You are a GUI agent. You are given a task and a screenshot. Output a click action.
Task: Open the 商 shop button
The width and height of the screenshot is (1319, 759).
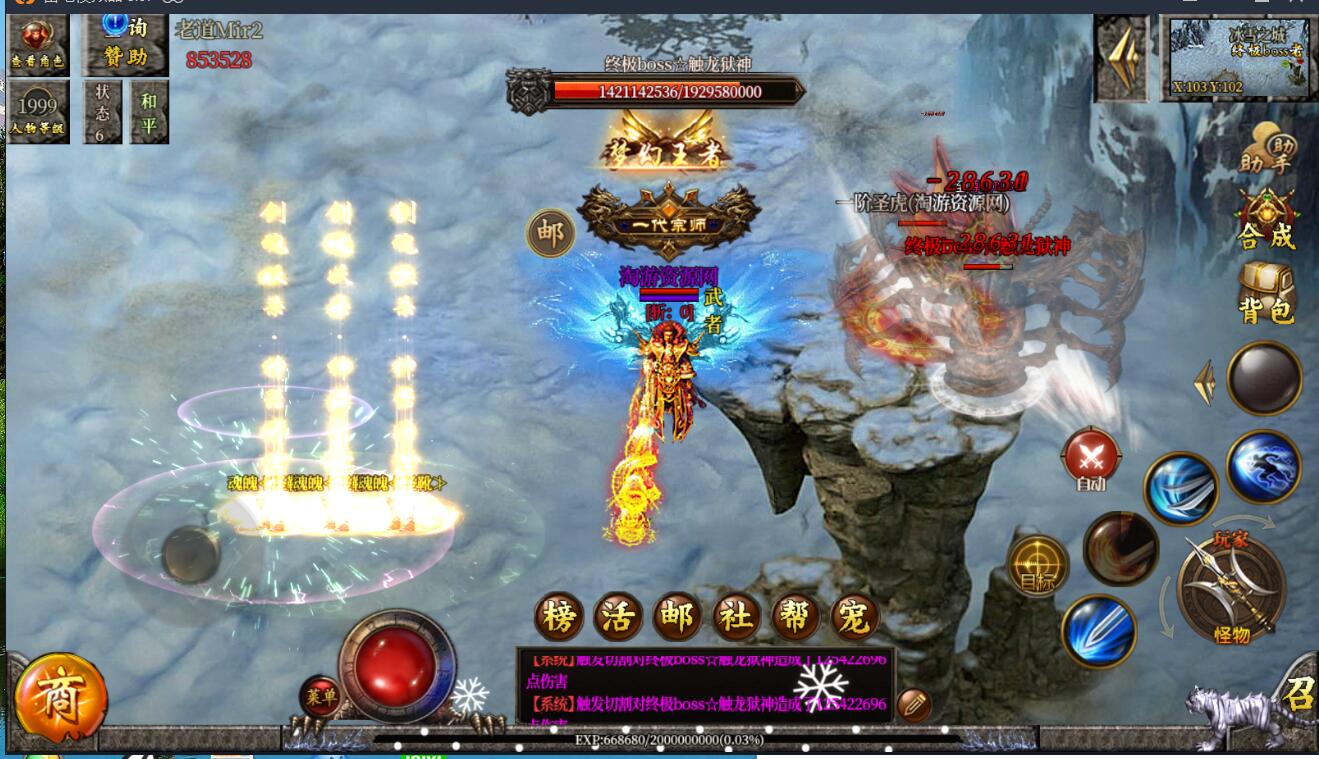[60, 700]
